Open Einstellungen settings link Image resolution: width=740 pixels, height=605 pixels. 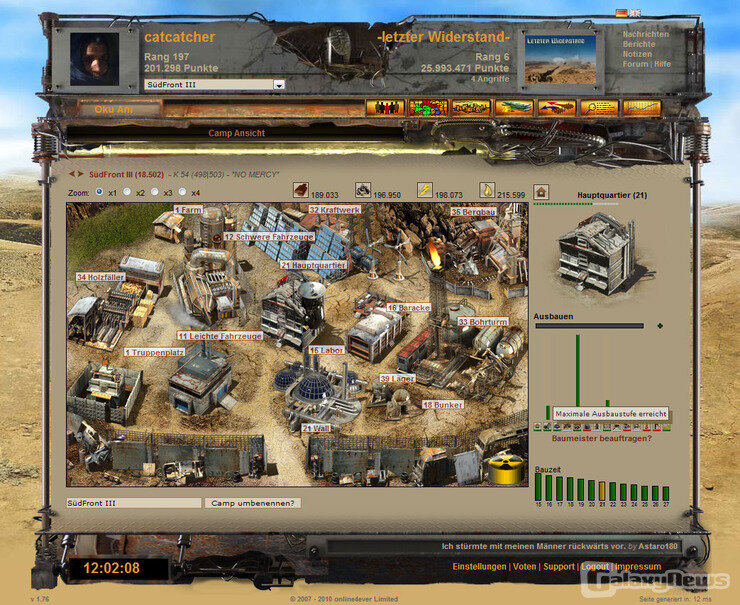tap(479, 567)
